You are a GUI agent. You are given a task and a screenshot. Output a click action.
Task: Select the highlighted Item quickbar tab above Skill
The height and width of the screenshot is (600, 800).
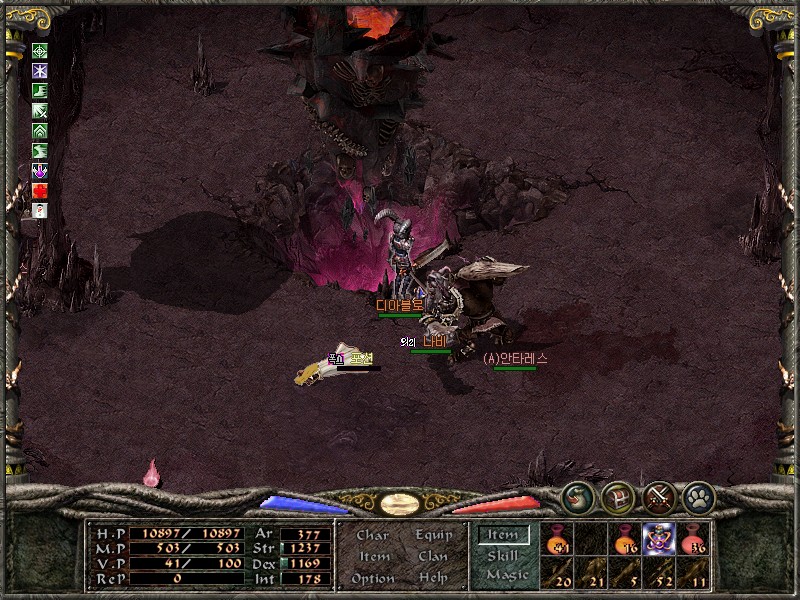pyautogui.click(x=503, y=535)
